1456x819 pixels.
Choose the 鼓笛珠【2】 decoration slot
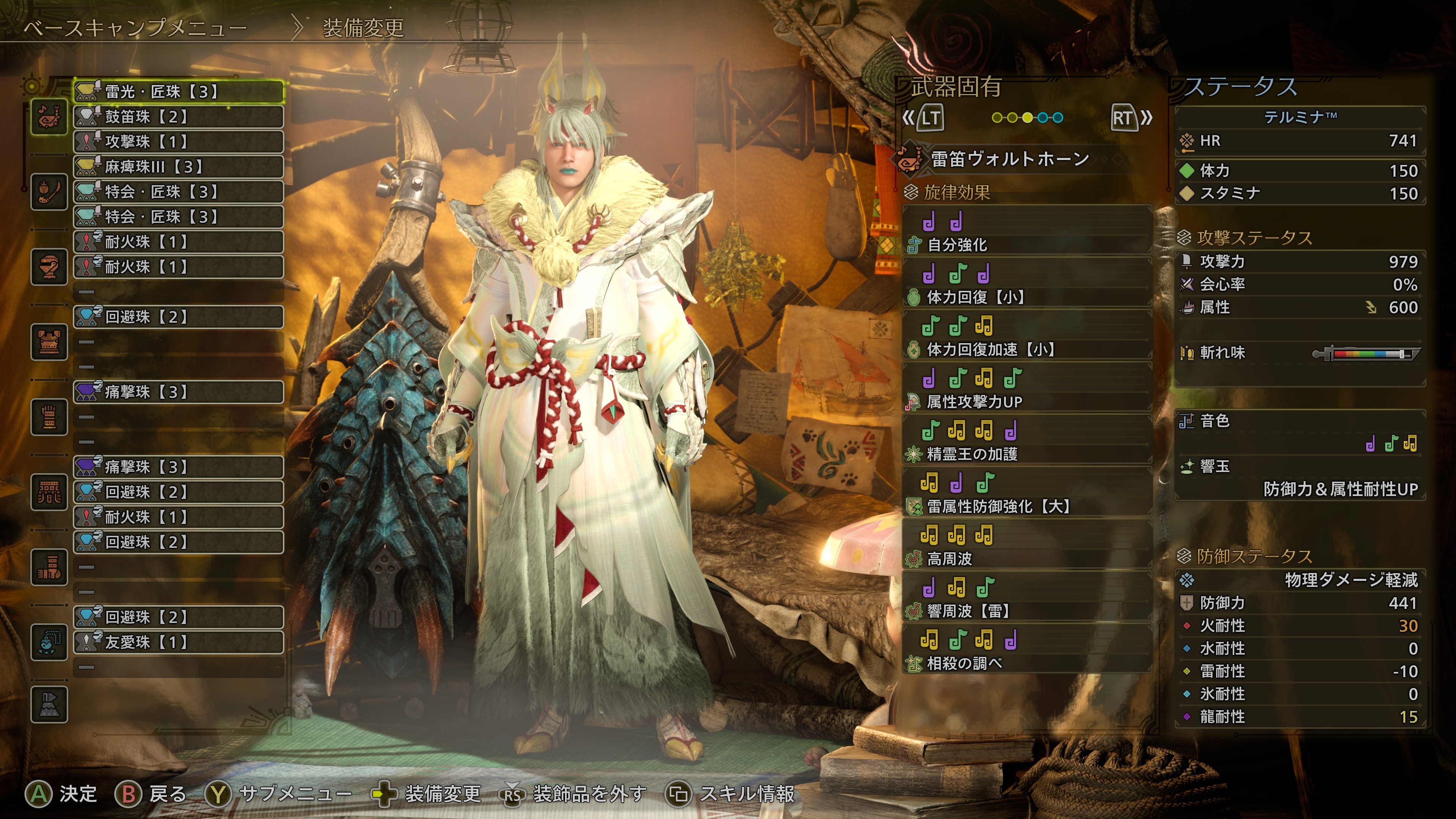[x=178, y=116]
